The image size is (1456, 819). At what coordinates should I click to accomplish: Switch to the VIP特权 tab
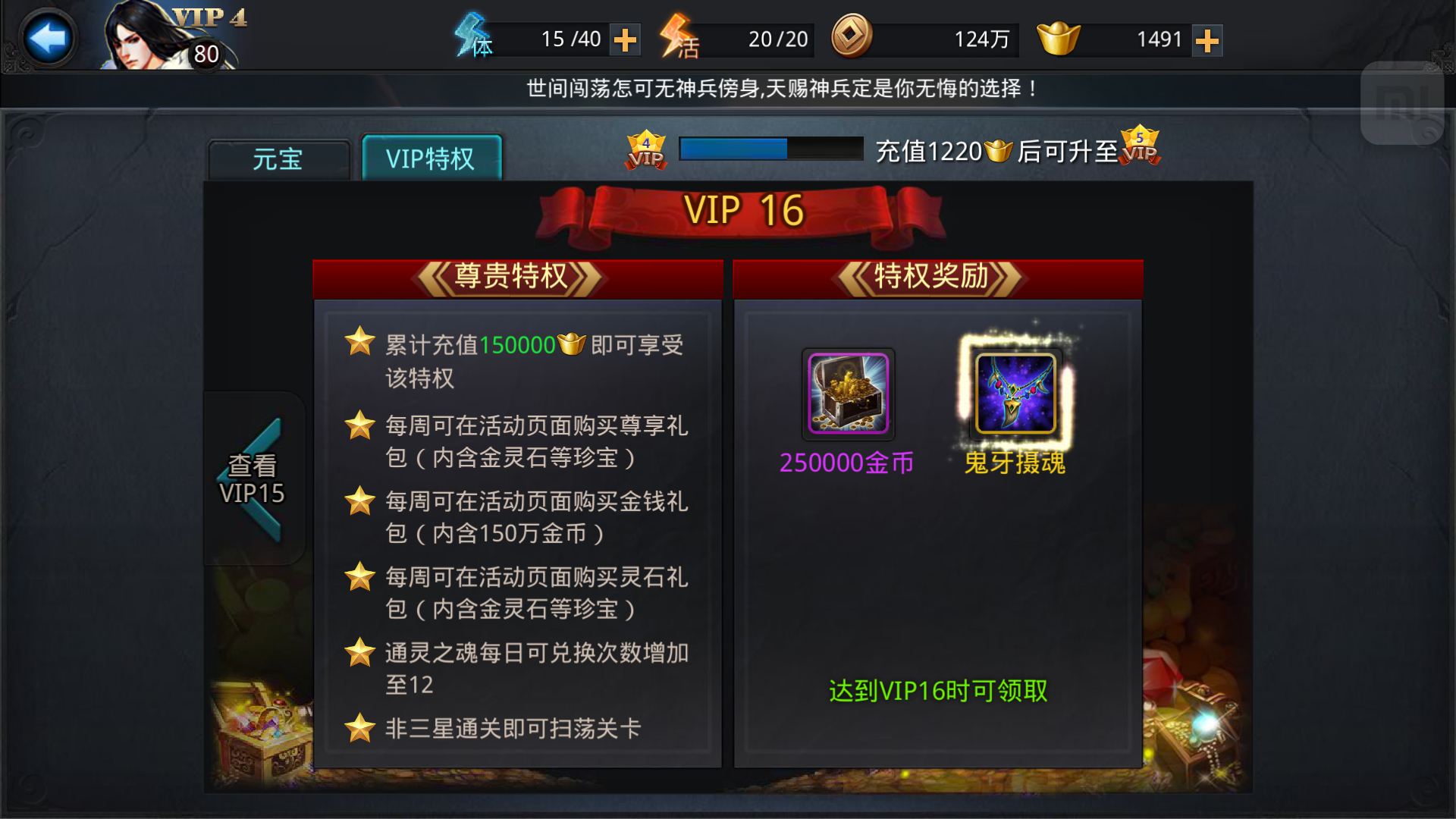431,158
